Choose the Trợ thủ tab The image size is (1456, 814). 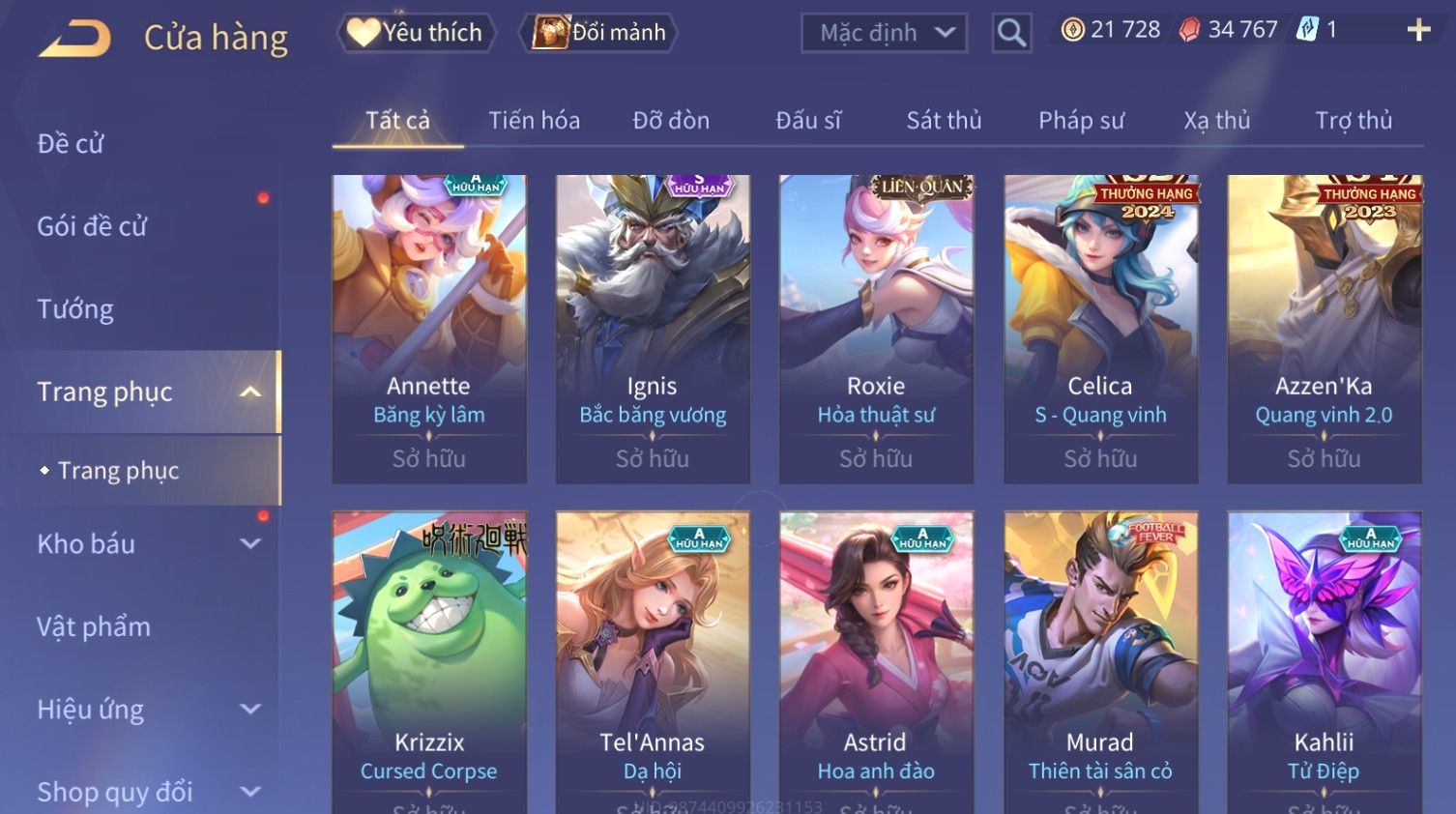tap(1354, 121)
